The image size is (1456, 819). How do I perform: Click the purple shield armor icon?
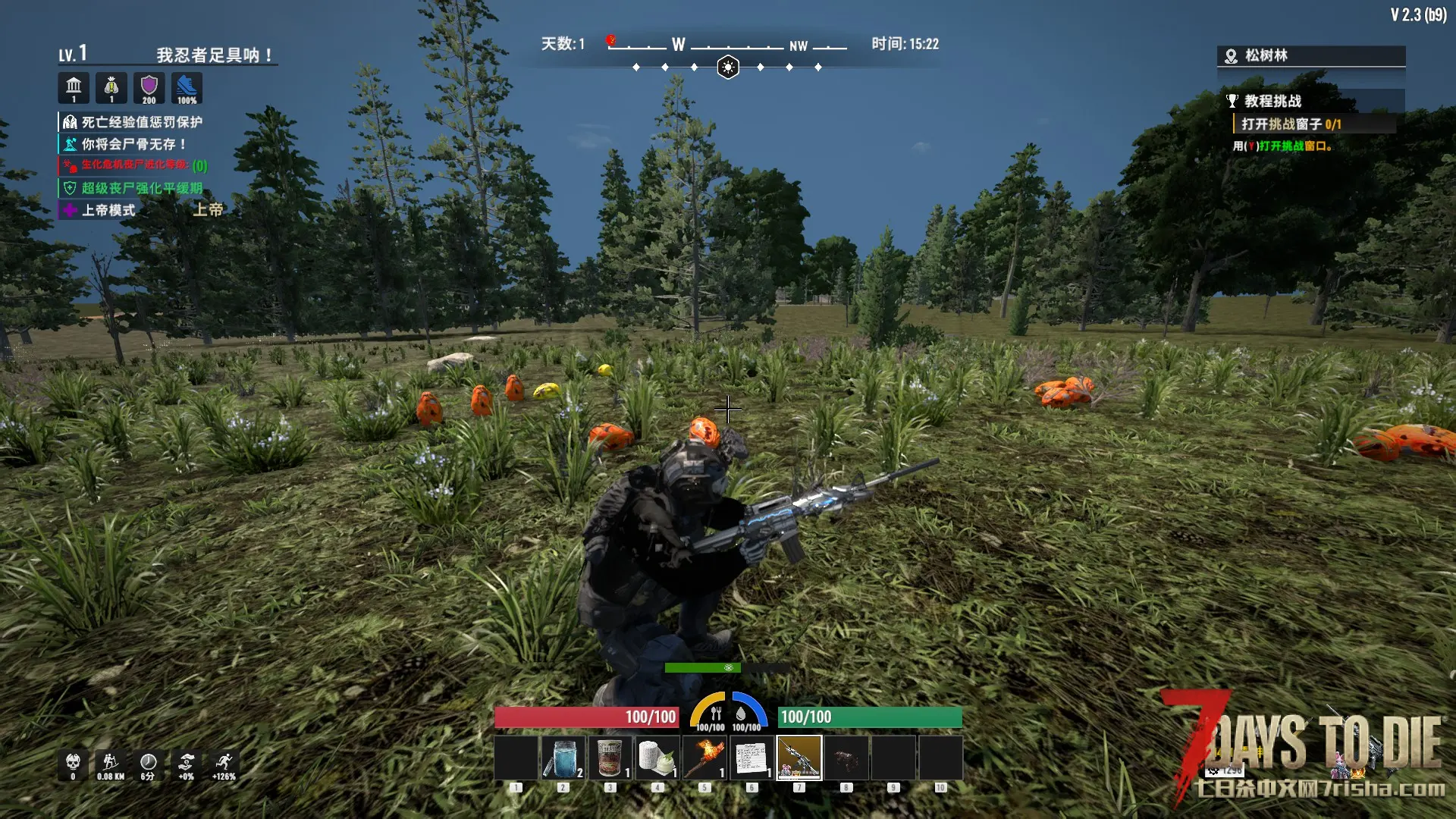(x=149, y=88)
